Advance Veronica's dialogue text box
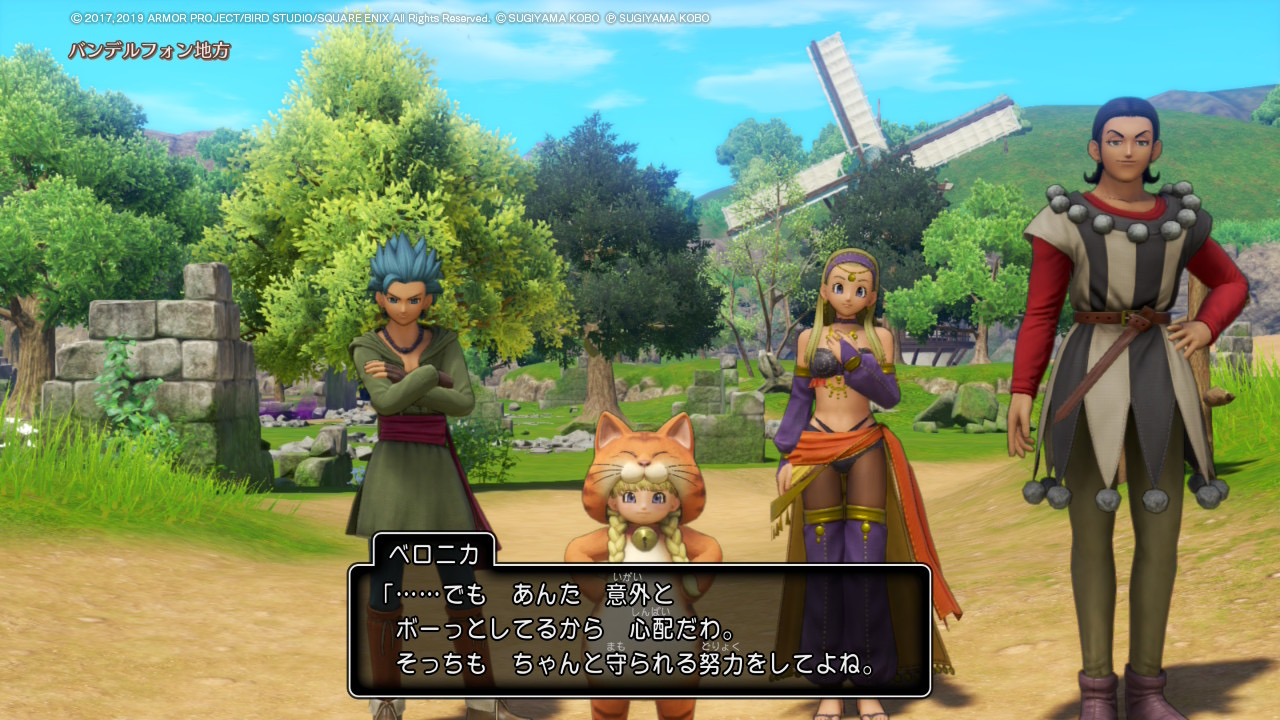1280x720 pixels. tap(640, 630)
